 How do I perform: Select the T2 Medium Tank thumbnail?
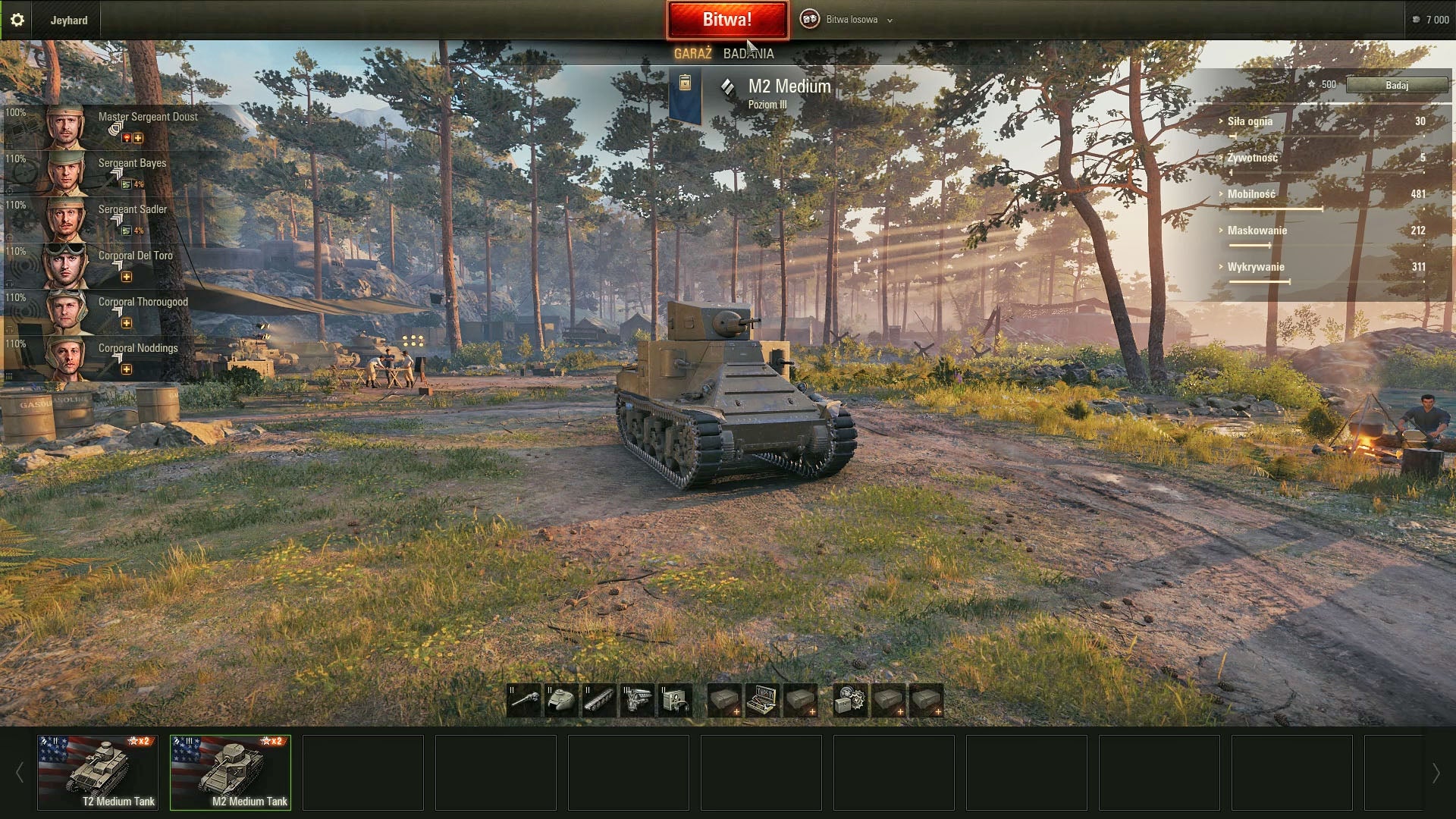coord(96,772)
